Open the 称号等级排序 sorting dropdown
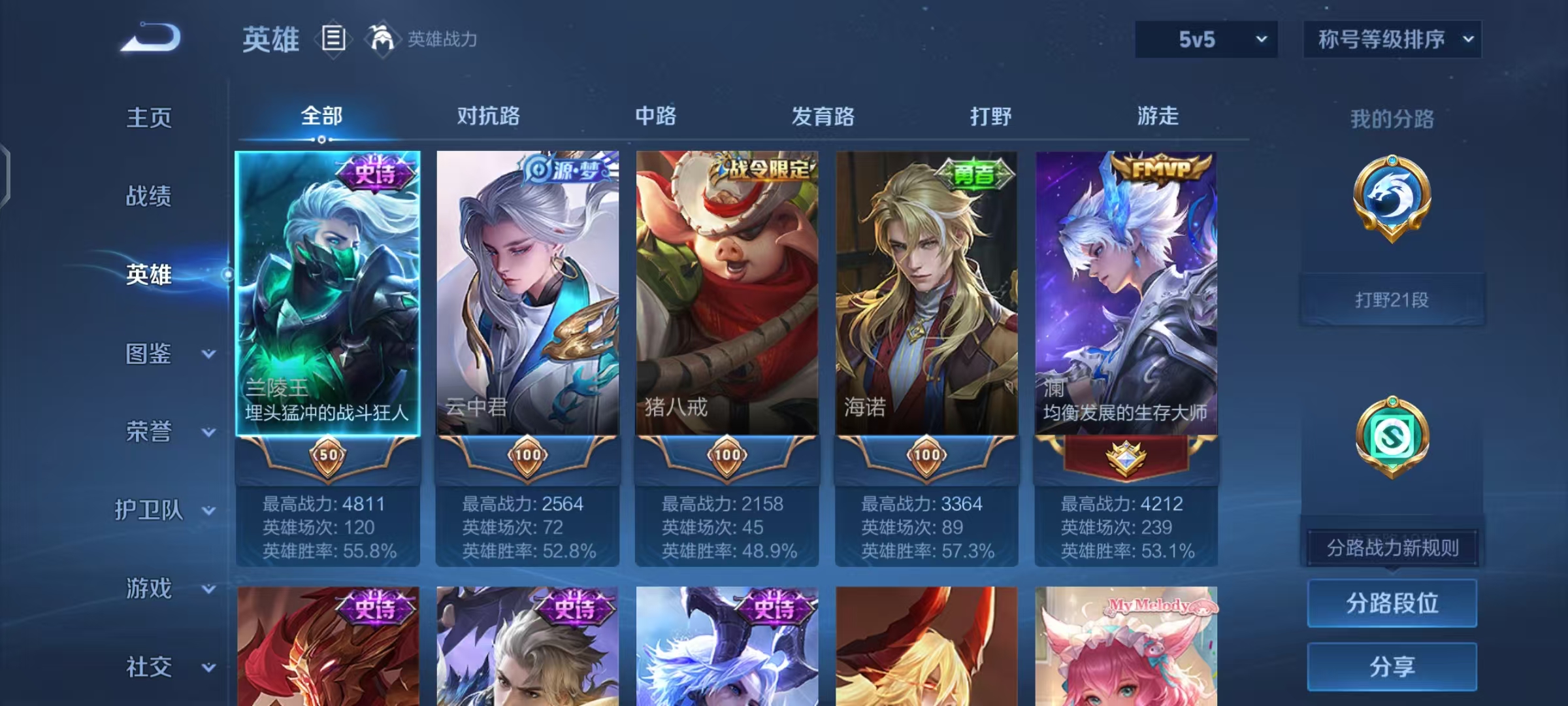Viewport: 1568px width, 706px height. (x=1392, y=38)
